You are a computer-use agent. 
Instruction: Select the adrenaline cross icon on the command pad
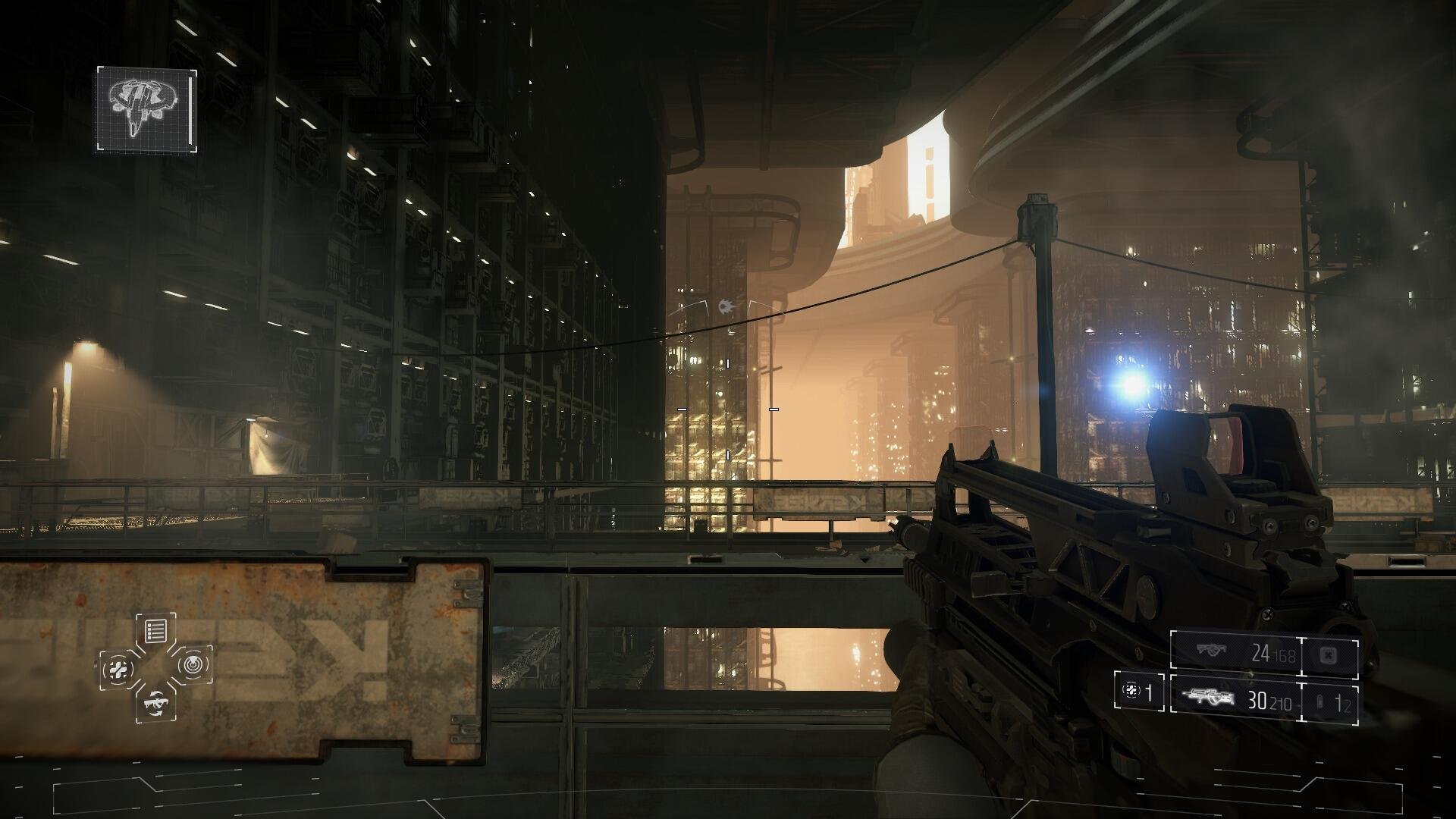(x=118, y=668)
